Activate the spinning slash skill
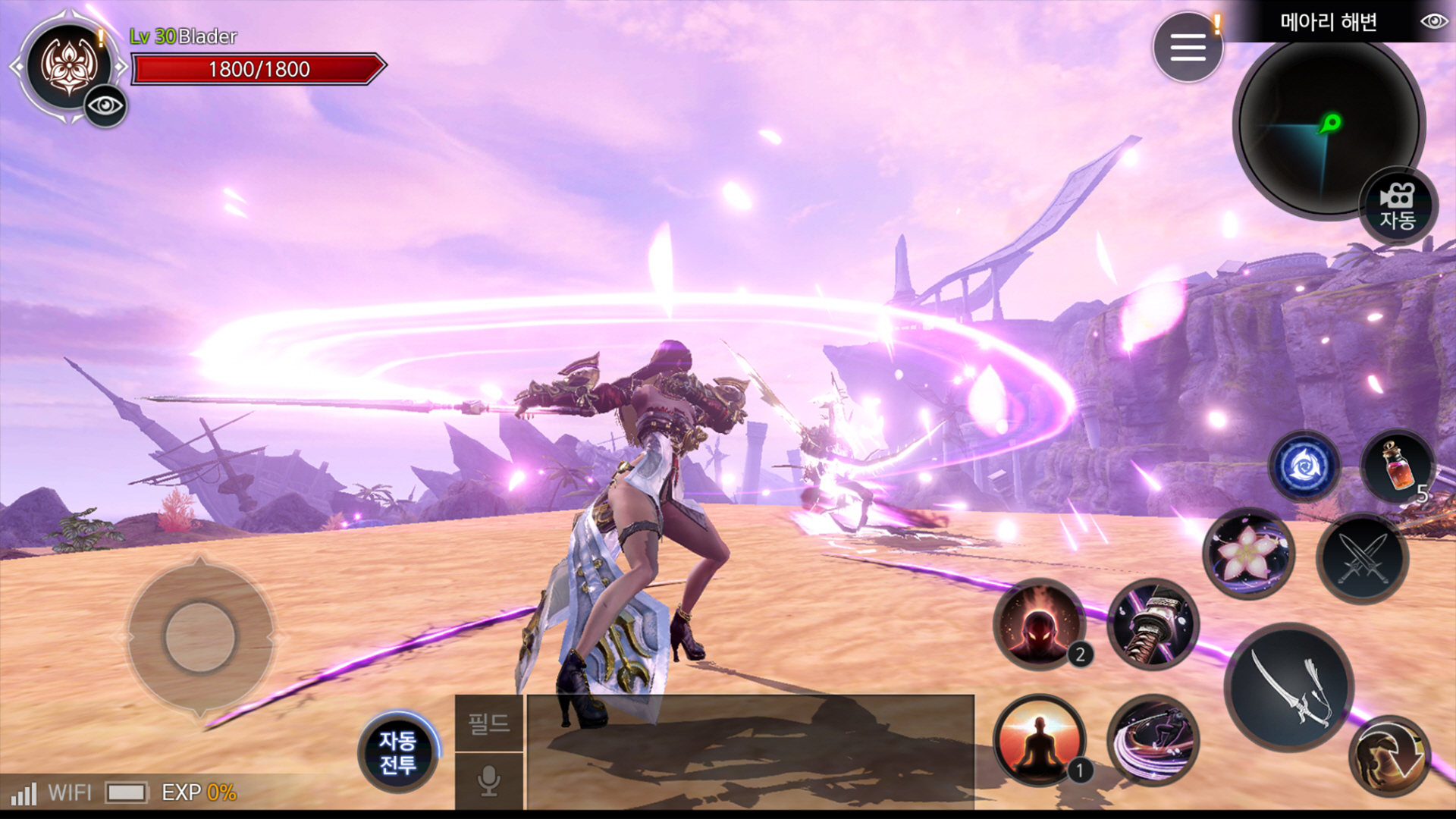The height and width of the screenshot is (819, 1456). [1153, 739]
